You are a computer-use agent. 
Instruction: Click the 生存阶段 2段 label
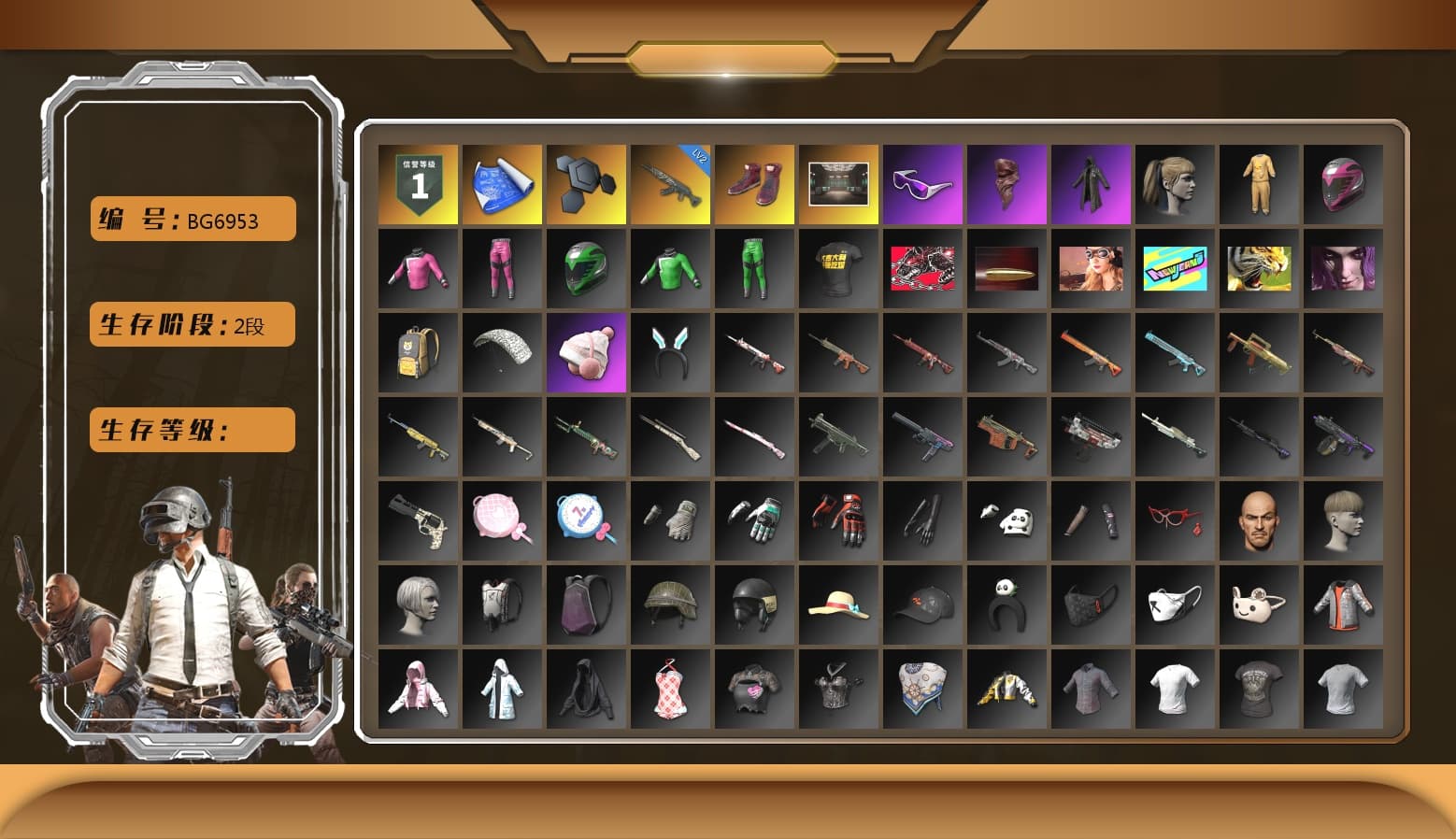coord(192,324)
